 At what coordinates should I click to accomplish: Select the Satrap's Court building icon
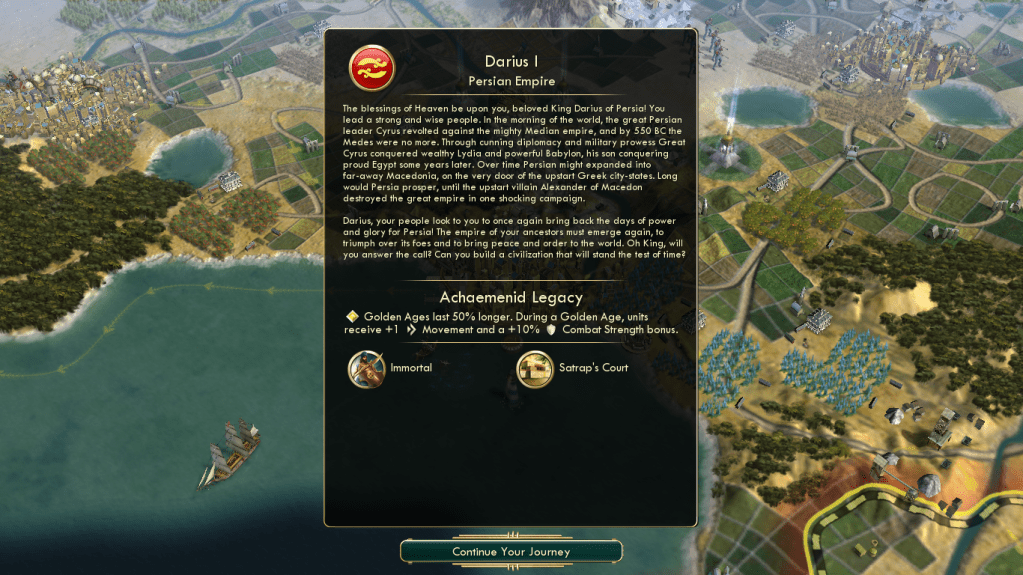click(x=535, y=368)
